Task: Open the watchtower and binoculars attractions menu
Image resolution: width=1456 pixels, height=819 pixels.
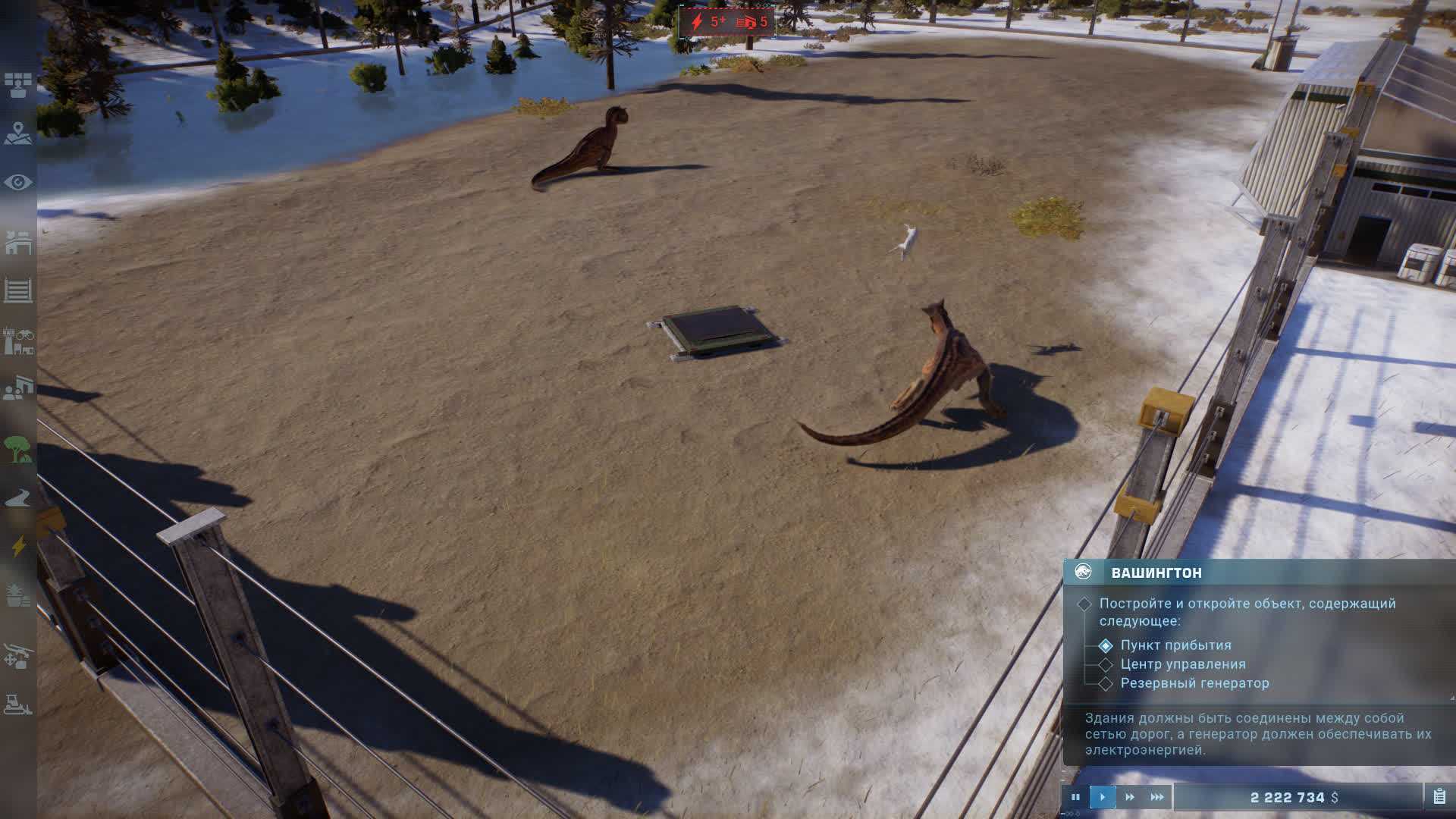Action: (x=18, y=341)
